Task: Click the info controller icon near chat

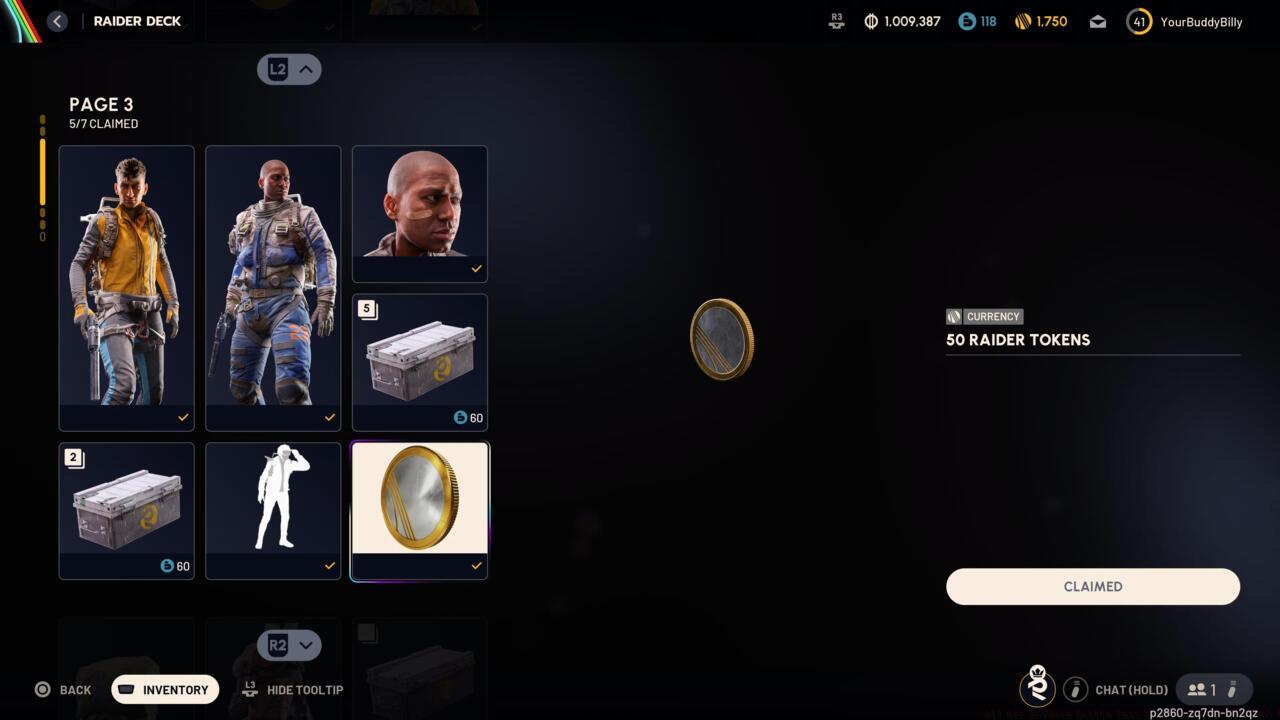Action: [x=1076, y=689]
